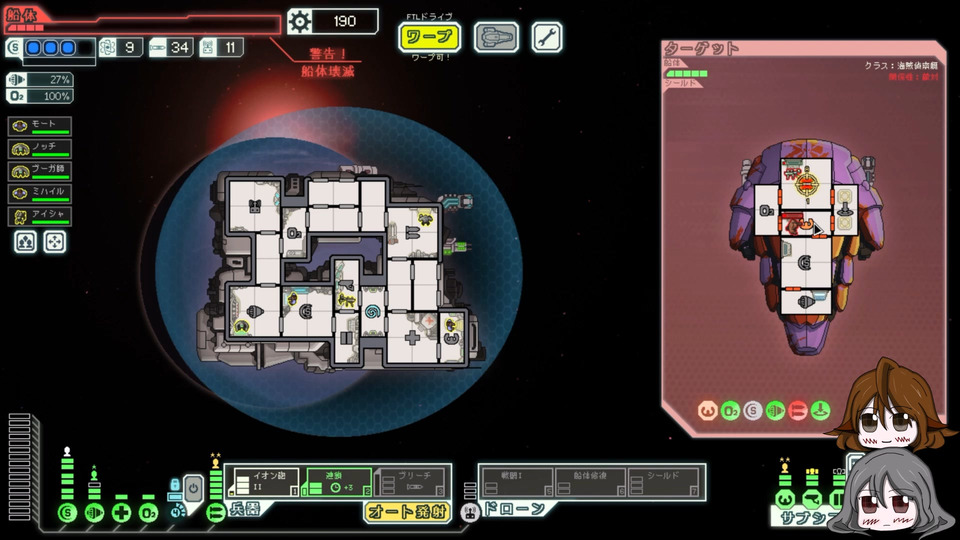This screenshot has width=960, height=540.
Task: Open the wrench options menu
Action: (546, 38)
